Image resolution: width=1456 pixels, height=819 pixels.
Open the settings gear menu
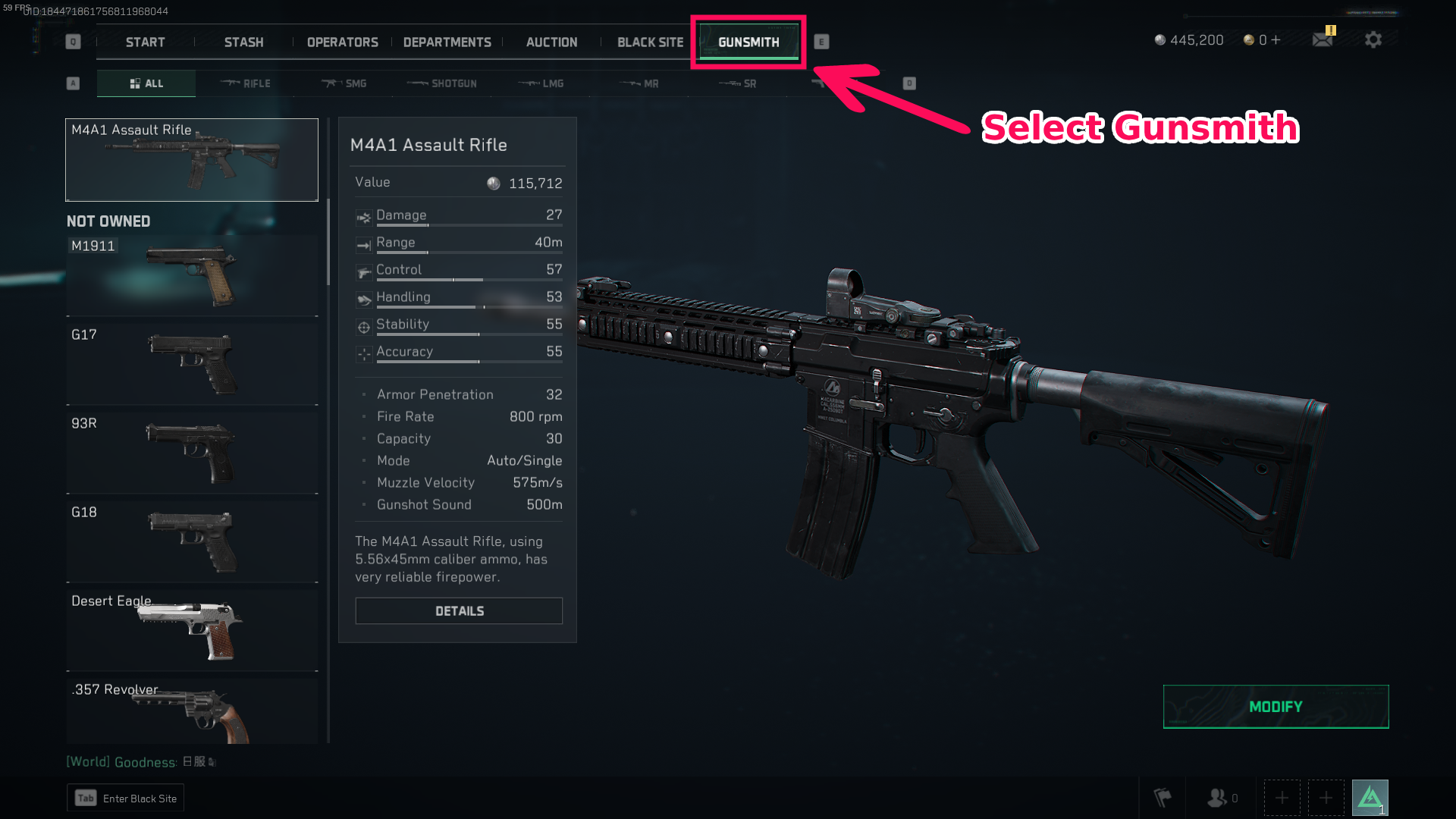click(x=1373, y=40)
